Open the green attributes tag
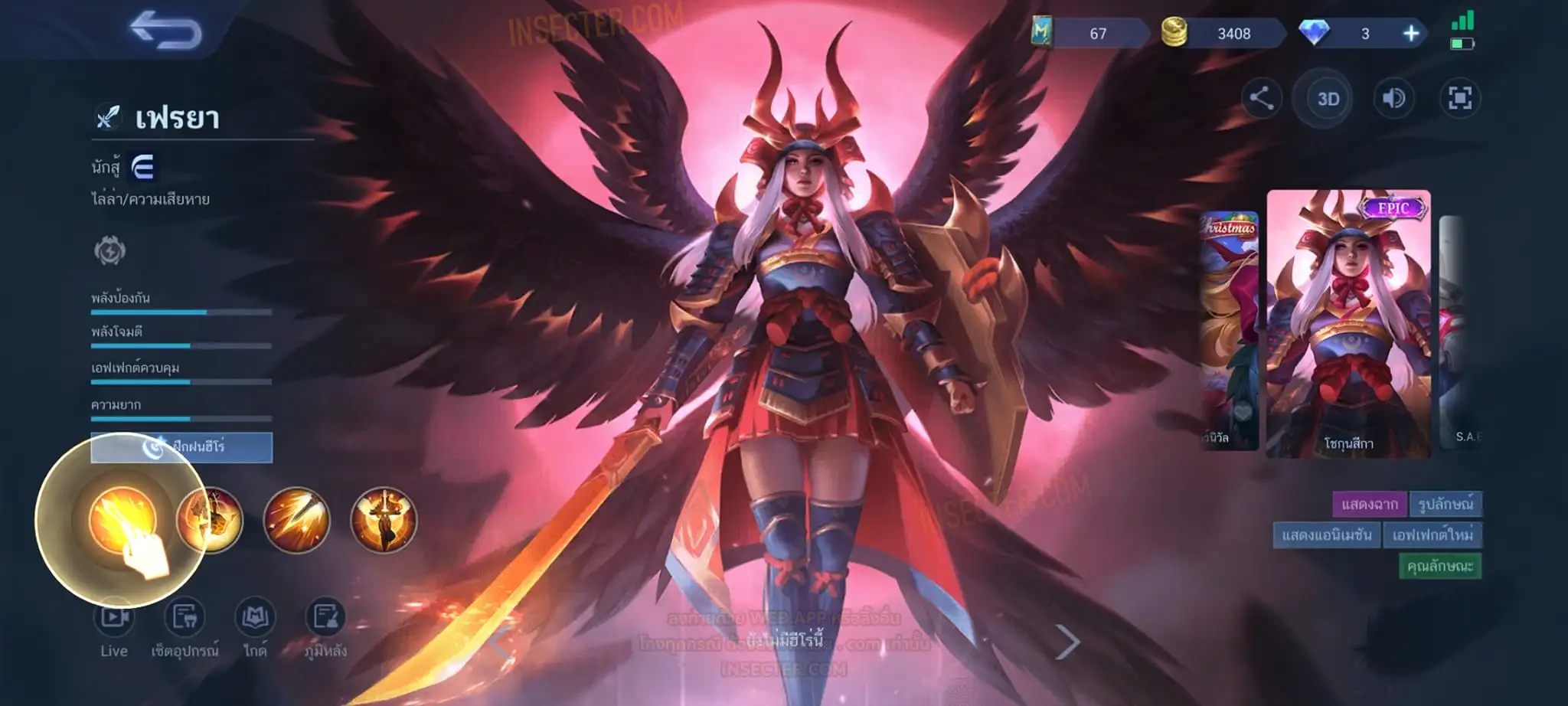1568x706 pixels. point(1439,566)
